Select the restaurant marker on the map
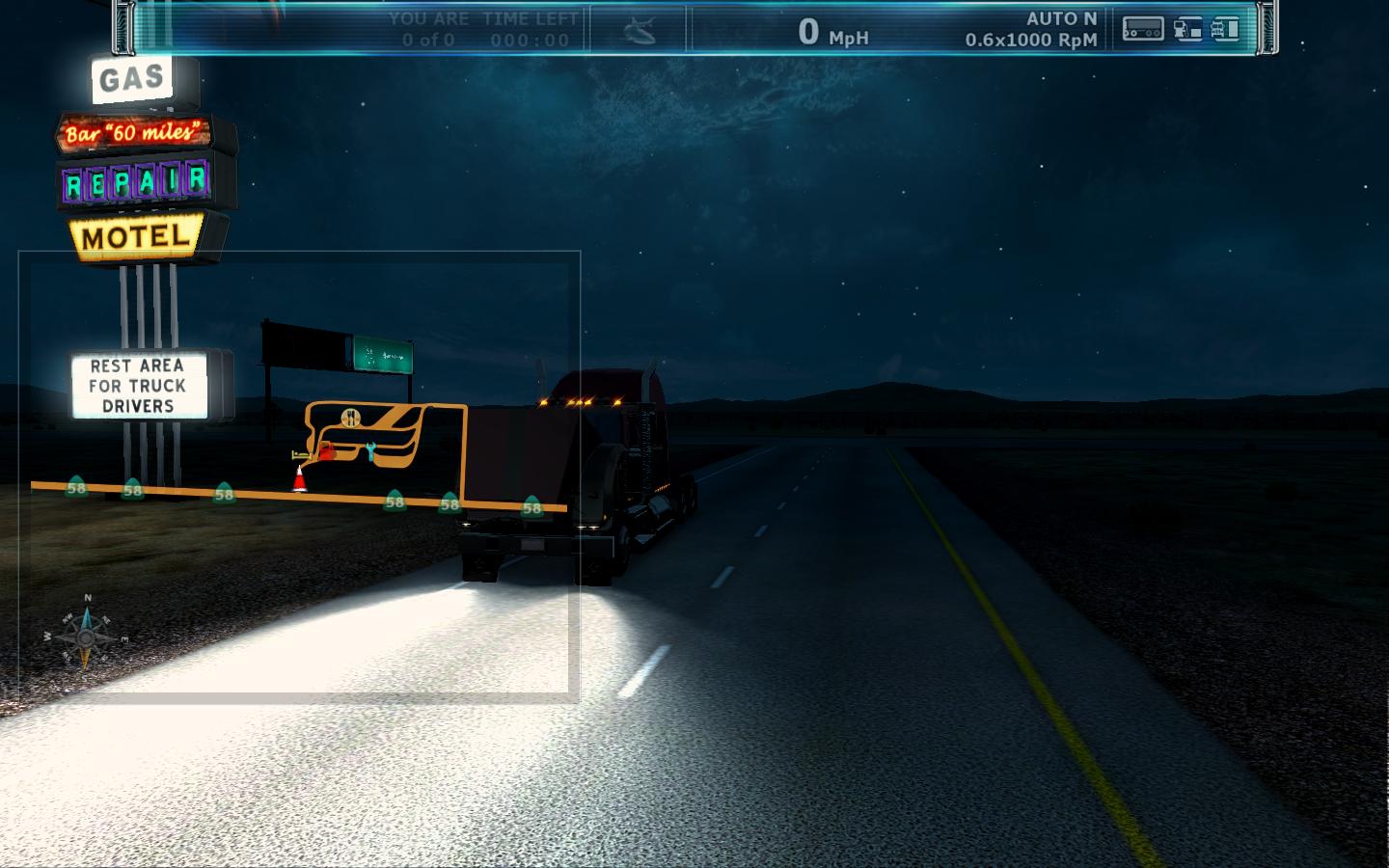 coord(349,417)
